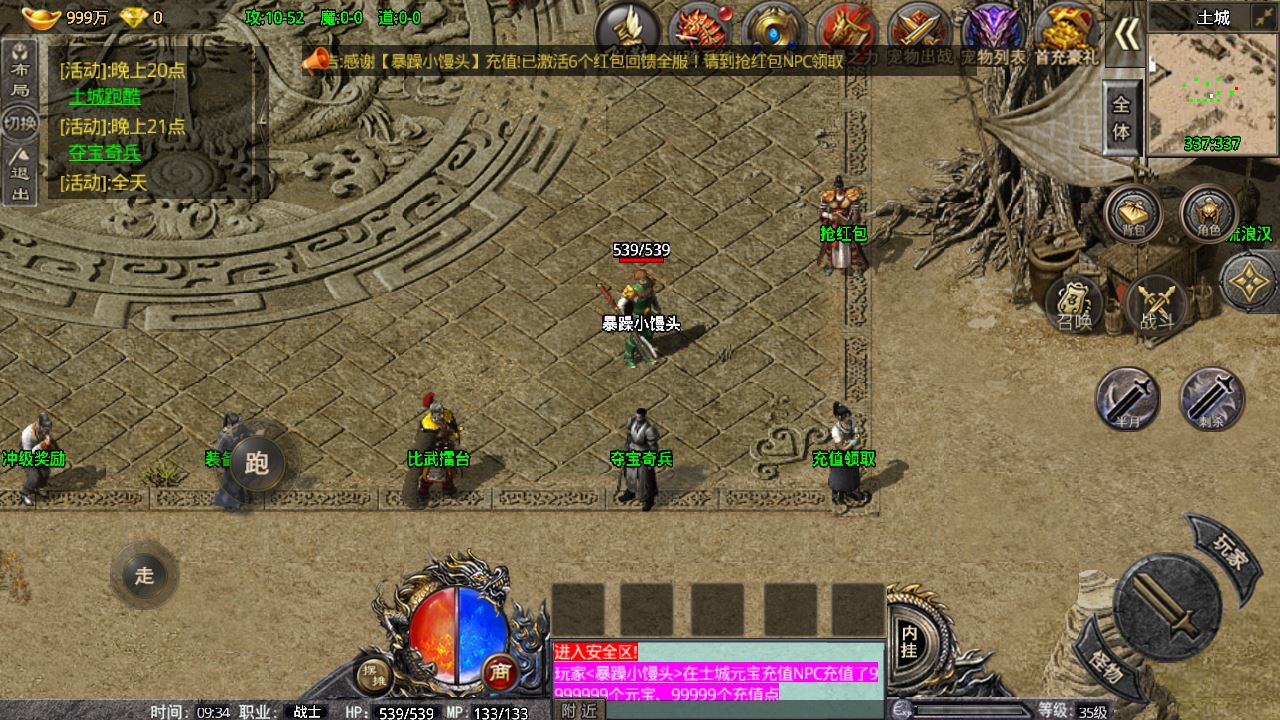The width and height of the screenshot is (1280, 720).
Task: Follow the 夺宝奇兵 event link
Action: click(105, 153)
